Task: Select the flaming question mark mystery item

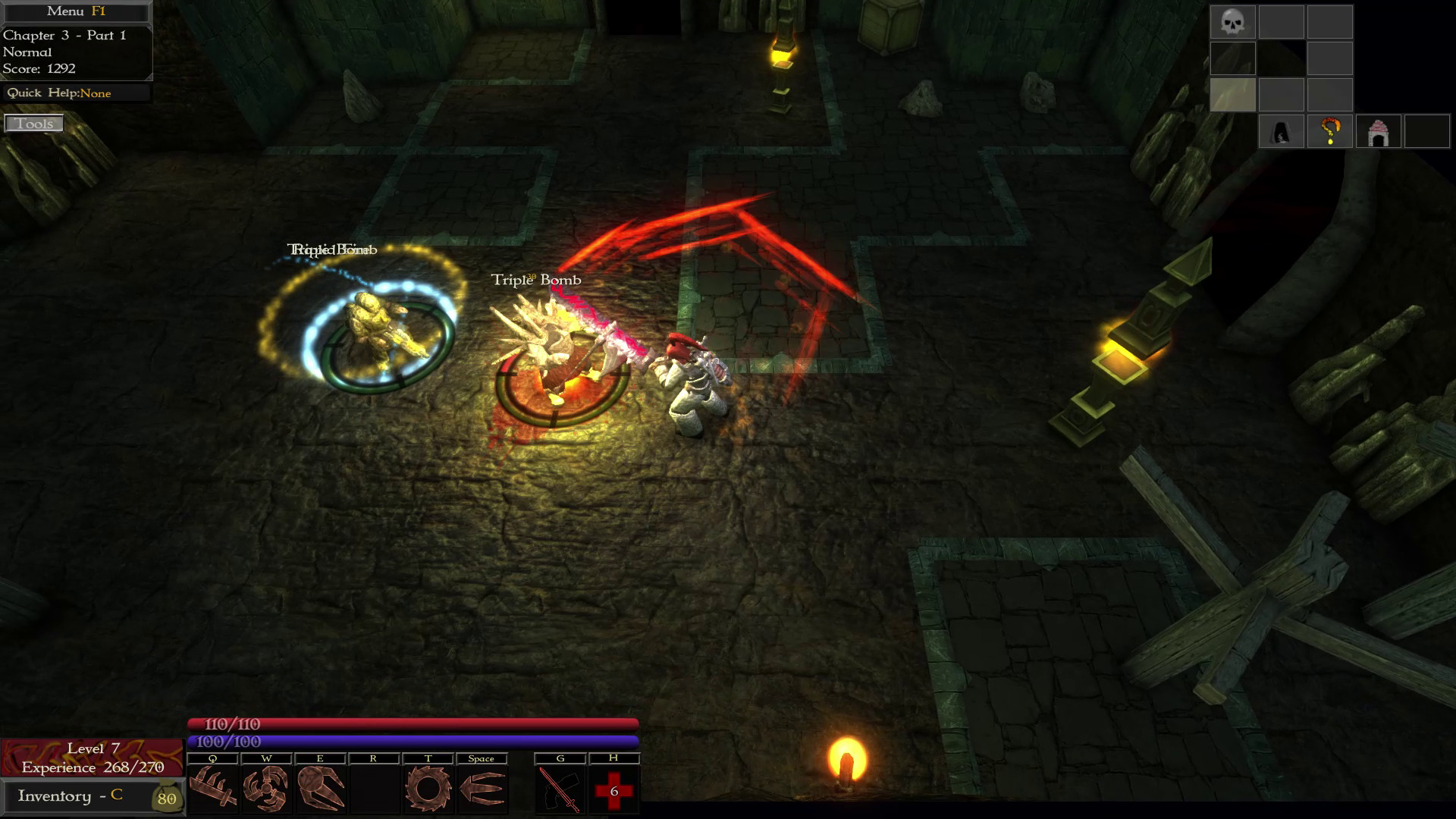Action: click(1330, 133)
